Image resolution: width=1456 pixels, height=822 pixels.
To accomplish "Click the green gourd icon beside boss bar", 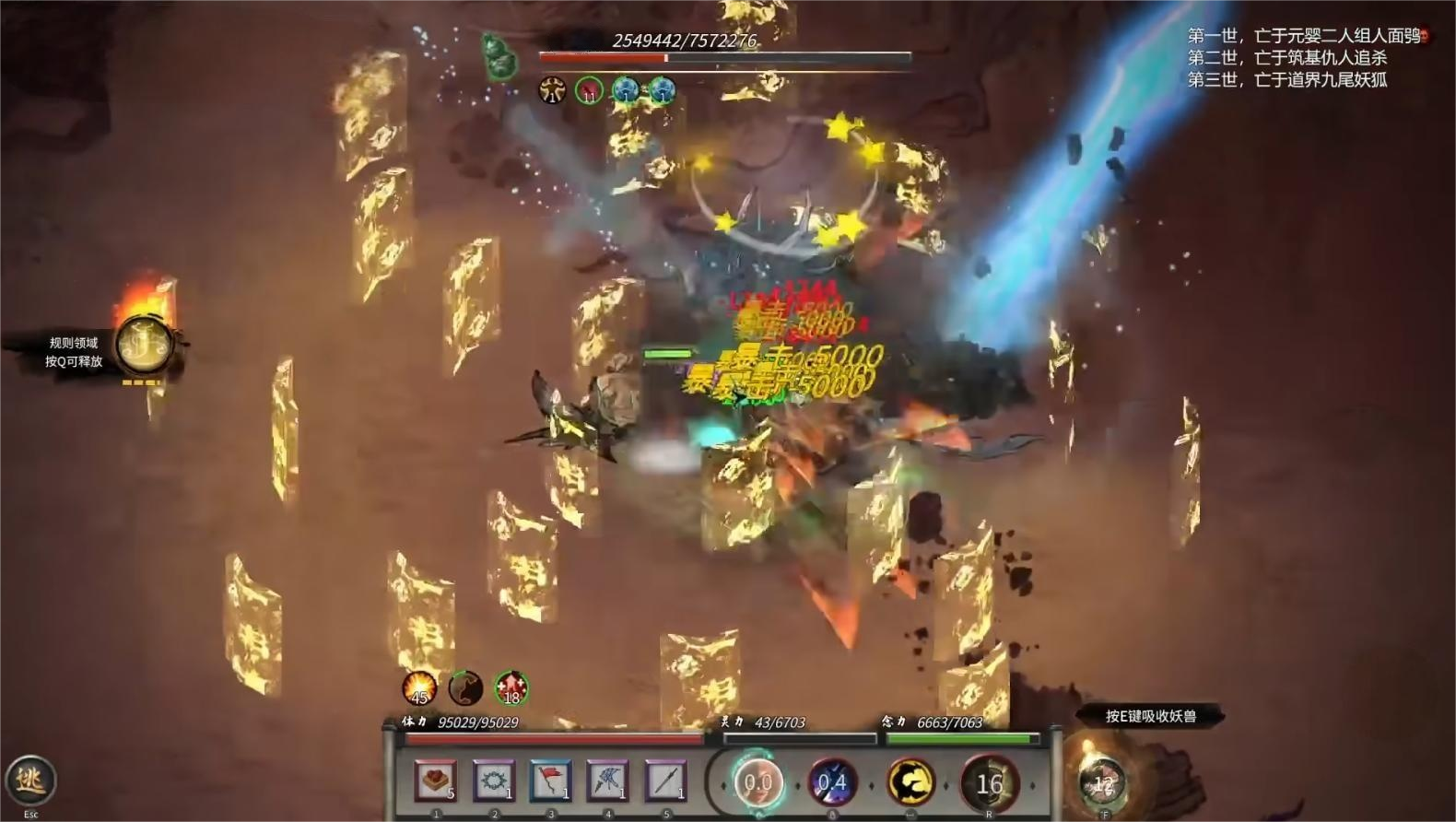I will point(499,57).
